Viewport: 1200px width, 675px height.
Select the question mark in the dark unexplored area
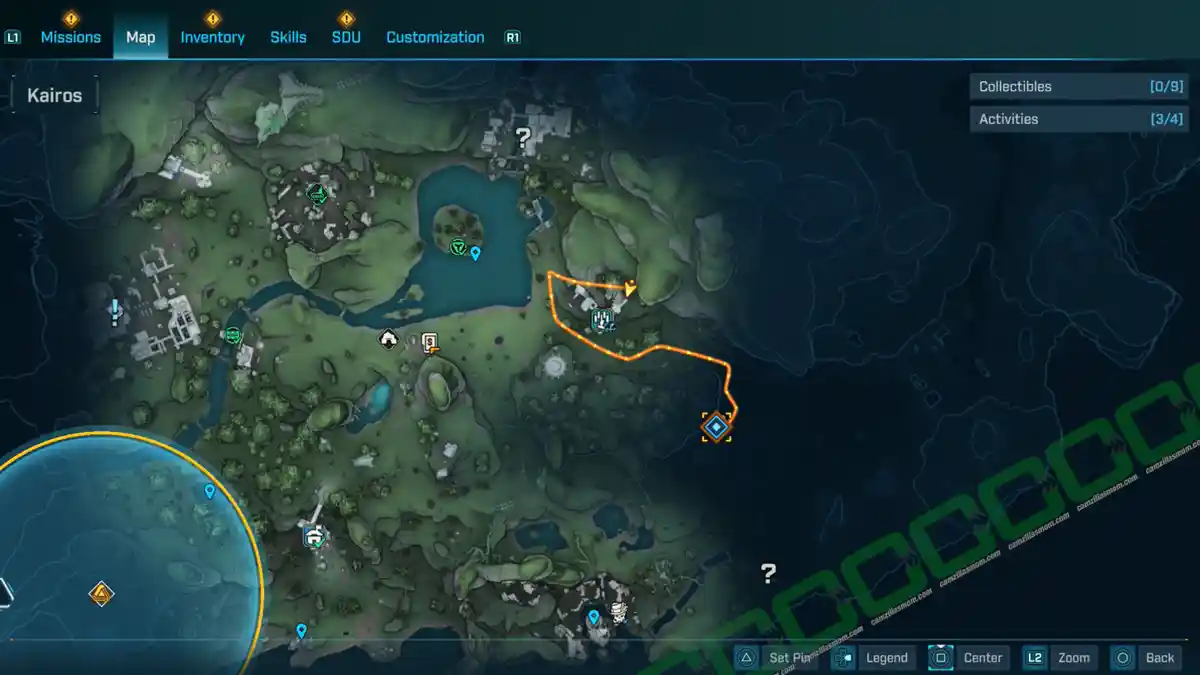tap(768, 573)
